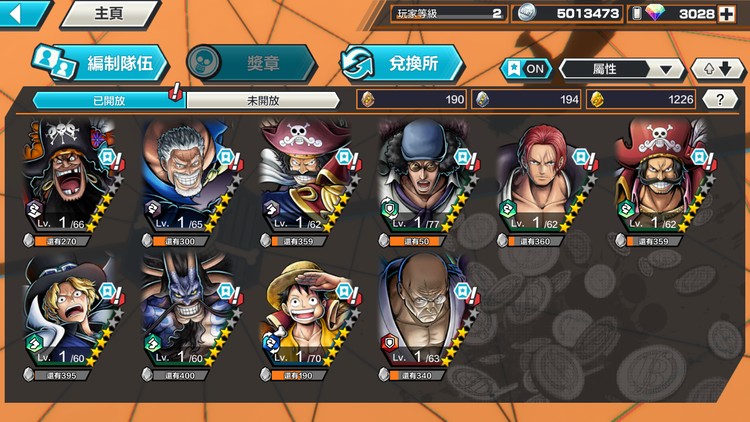Pick the level 63 bald character card
The image size is (750, 422).
[421, 316]
